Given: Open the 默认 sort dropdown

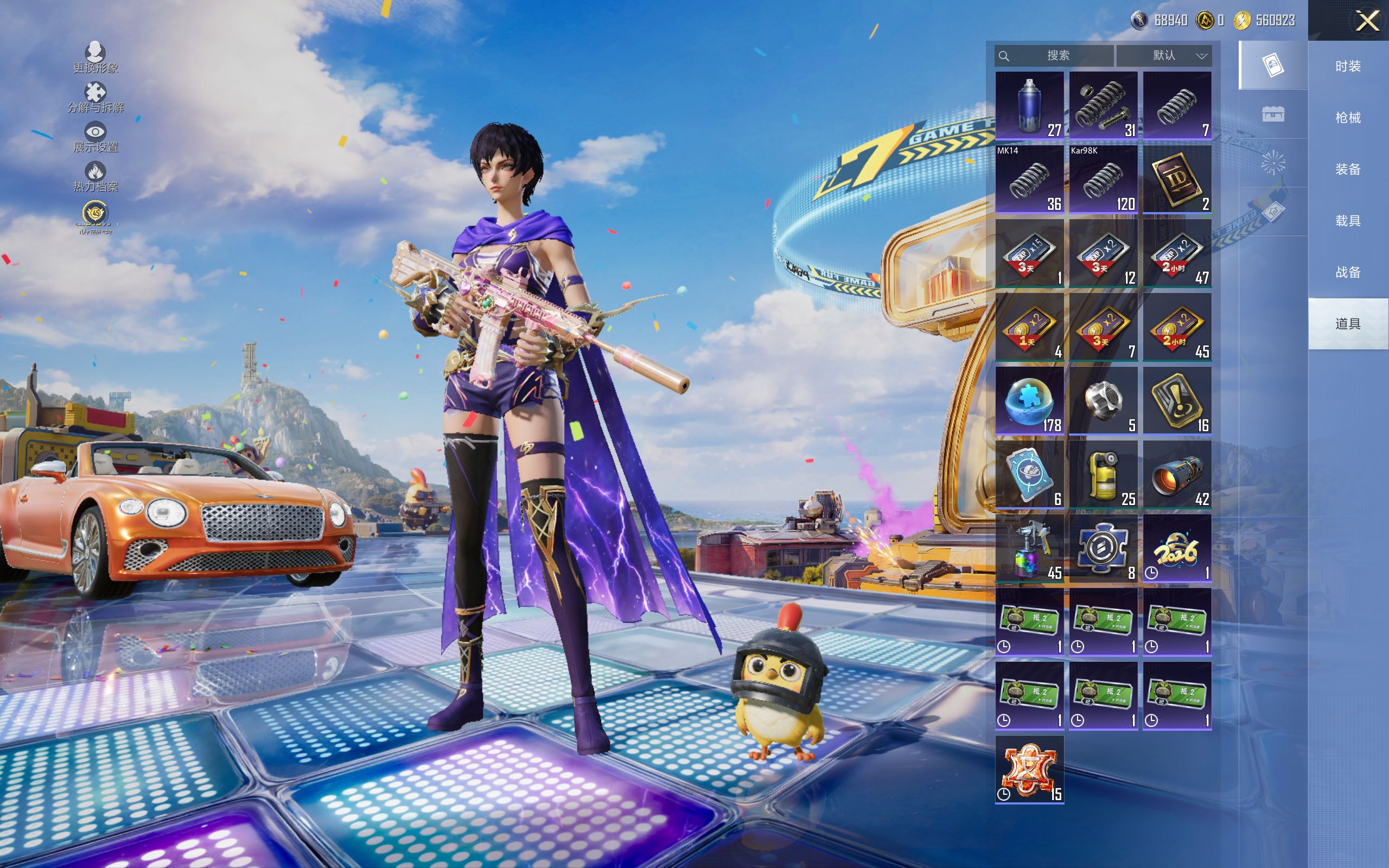Looking at the screenshot, I should click(1164, 56).
